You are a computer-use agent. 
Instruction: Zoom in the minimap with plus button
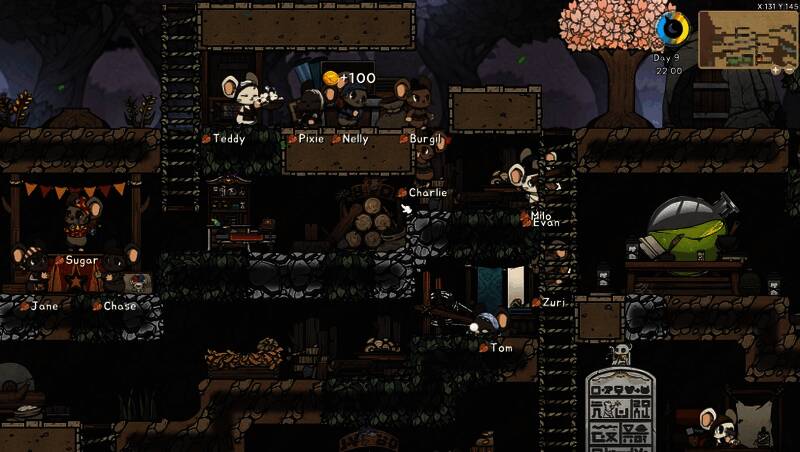(775, 71)
